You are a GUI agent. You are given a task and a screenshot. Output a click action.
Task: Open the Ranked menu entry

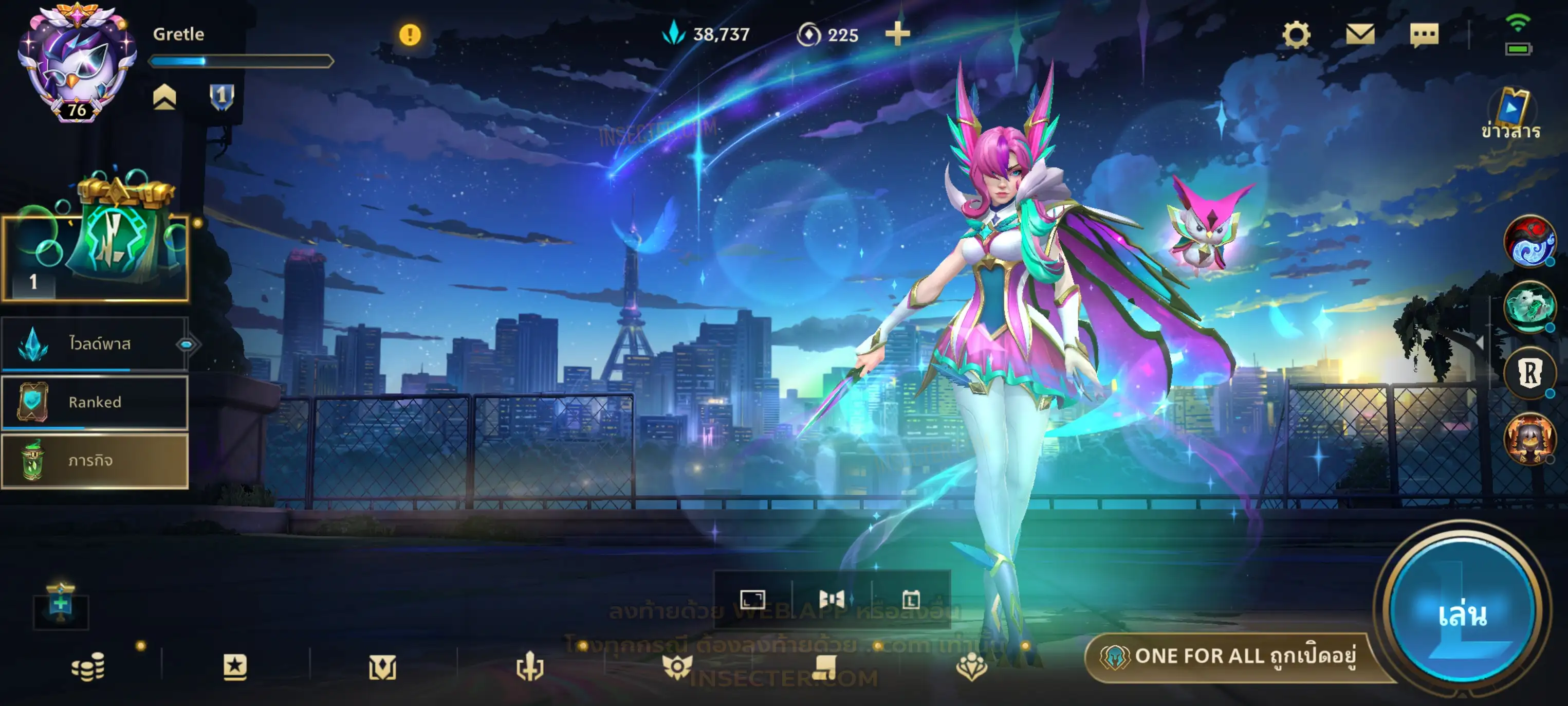coord(95,403)
